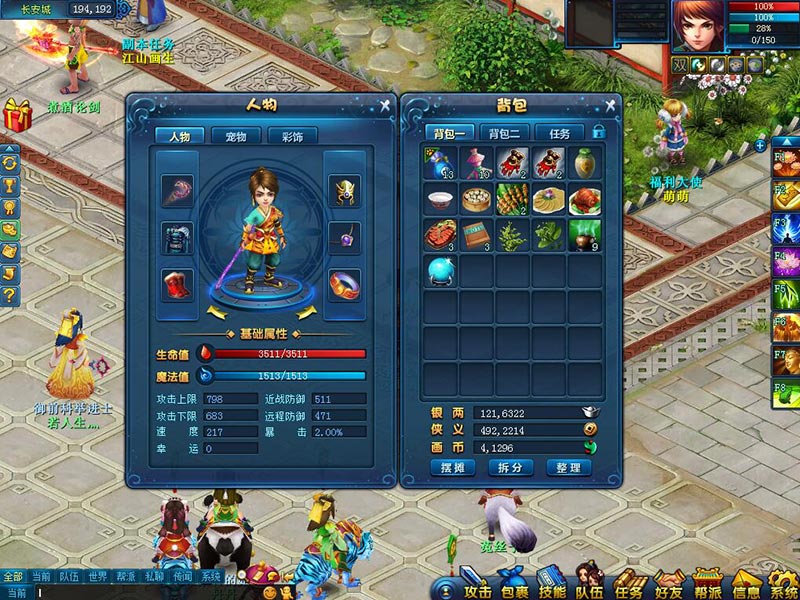Click the 摆摊 stall button
This screenshot has height=600, width=800.
(453, 467)
